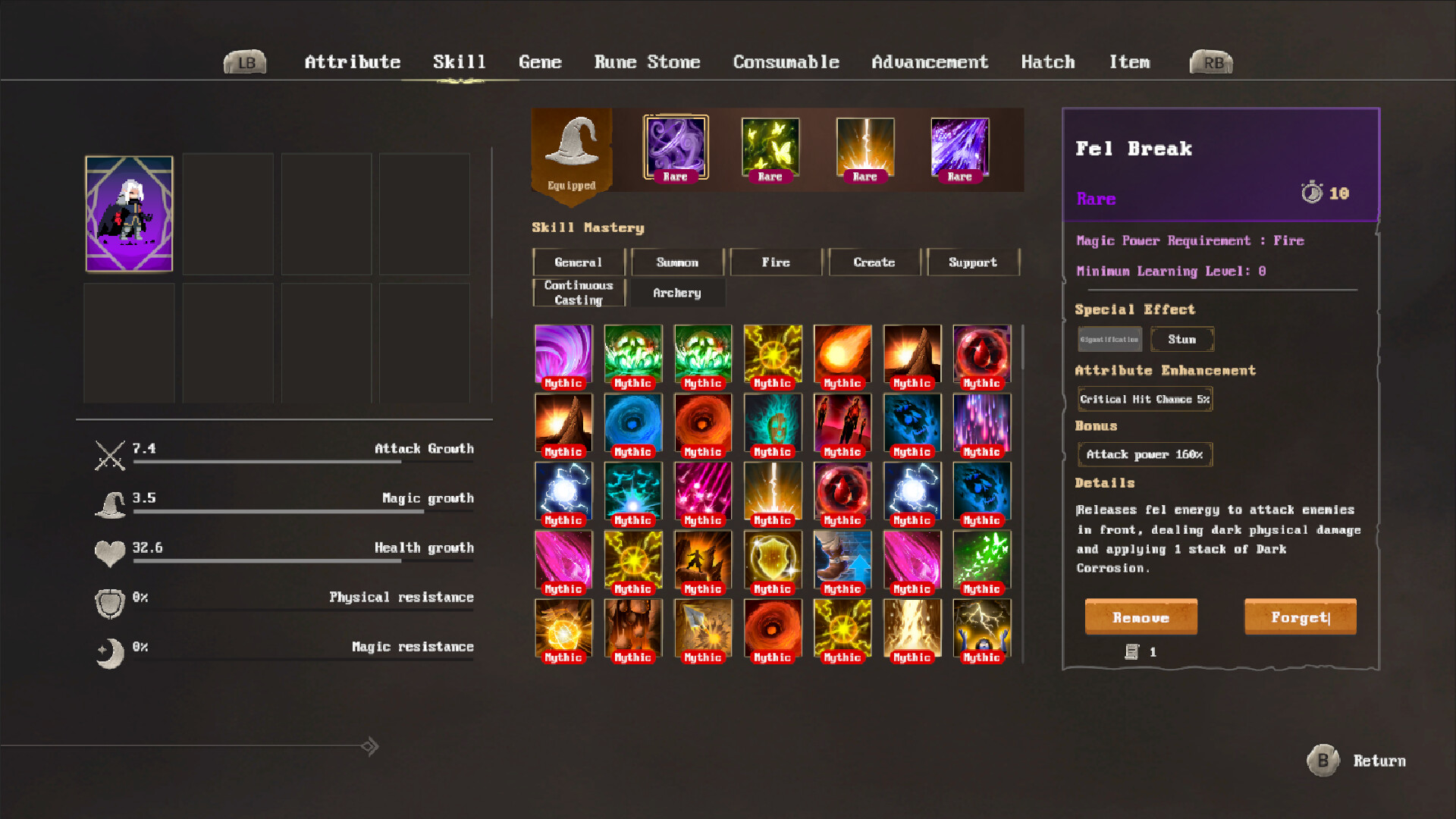
Task: Click the green skull skill icon in grid
Action: (x=633, y=353)
